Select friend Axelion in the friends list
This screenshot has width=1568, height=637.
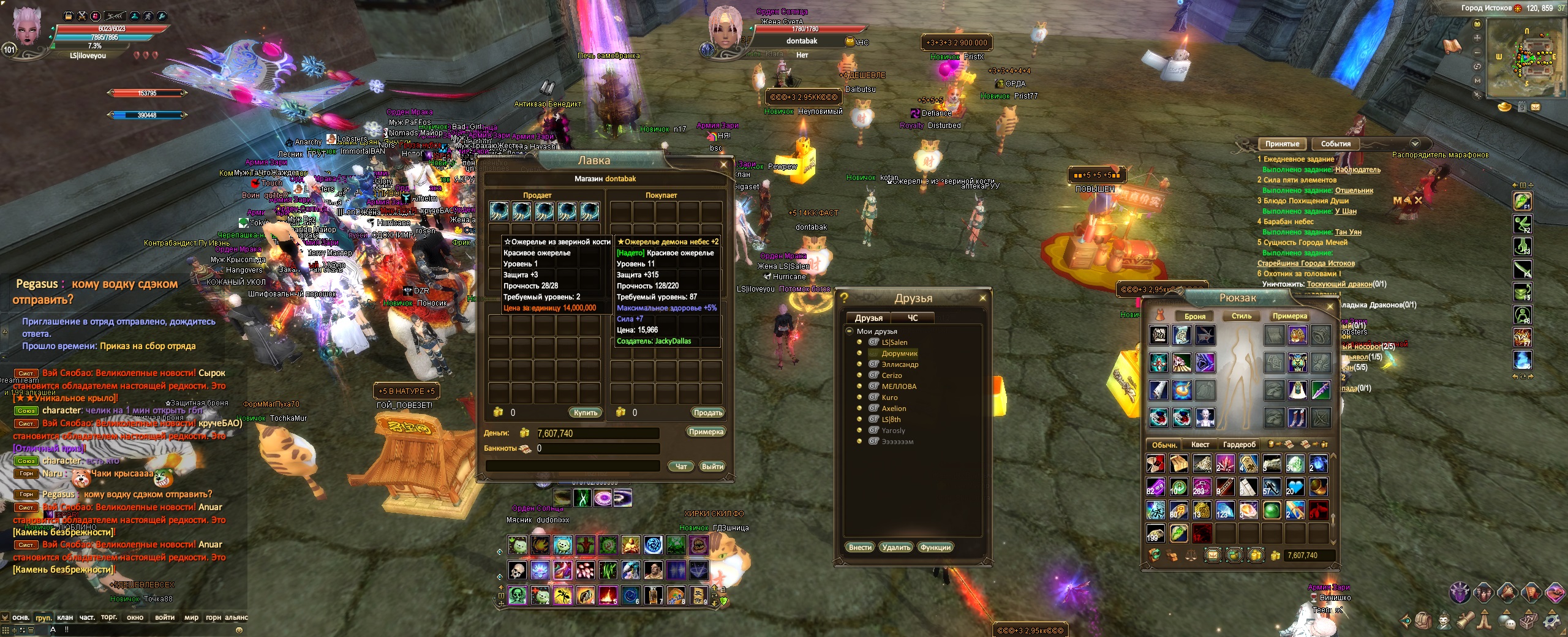[x=894, y=409]
